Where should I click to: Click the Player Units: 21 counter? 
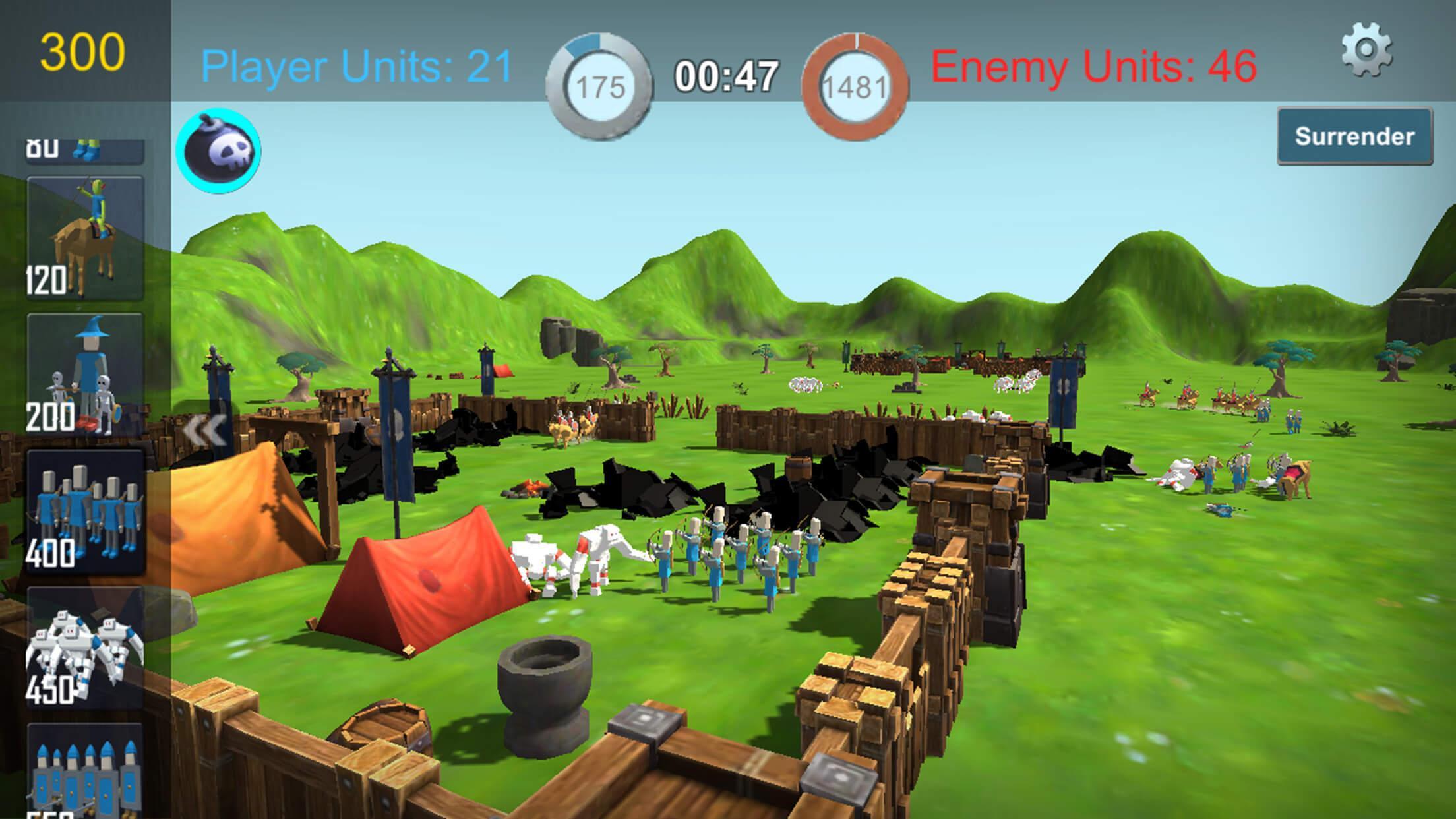pyautogui.click(x=355, y=64)
